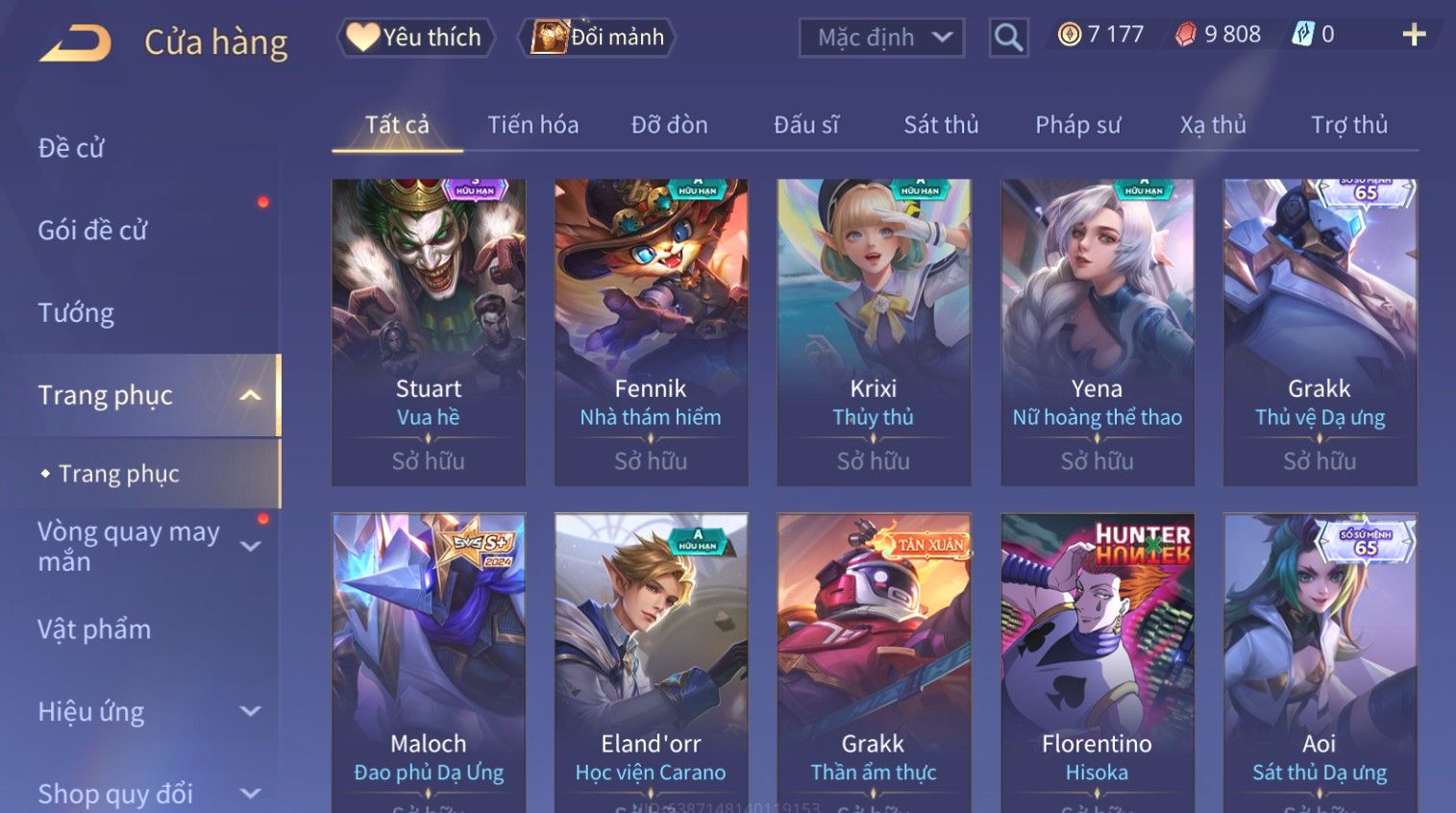
Task: Switch to the Sát thủ tab
Action: coord(941,125)
